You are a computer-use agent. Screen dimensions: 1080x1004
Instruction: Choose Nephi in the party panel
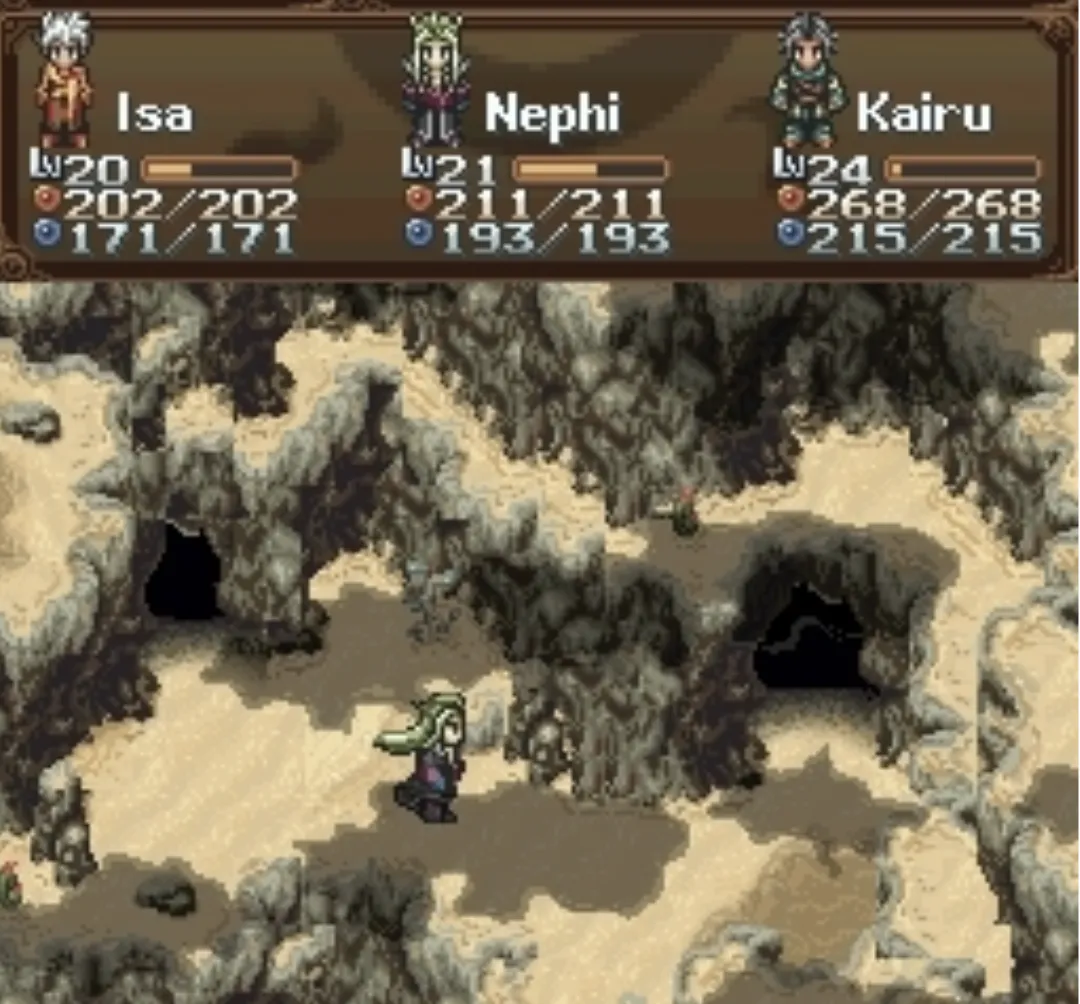(x=436, y=82)
